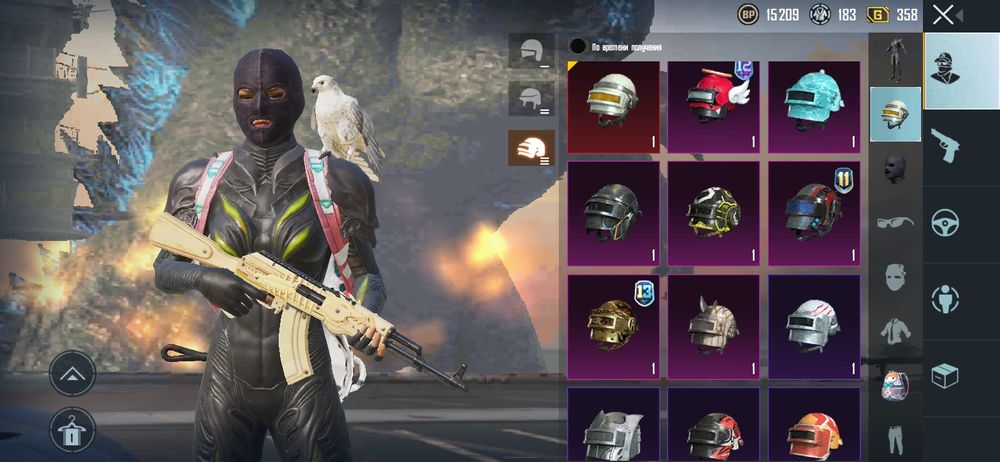Filter by the highlighted orange helmet level
Image resolution: width=1000 pixels, height=462 pixels.
point(531,147)
